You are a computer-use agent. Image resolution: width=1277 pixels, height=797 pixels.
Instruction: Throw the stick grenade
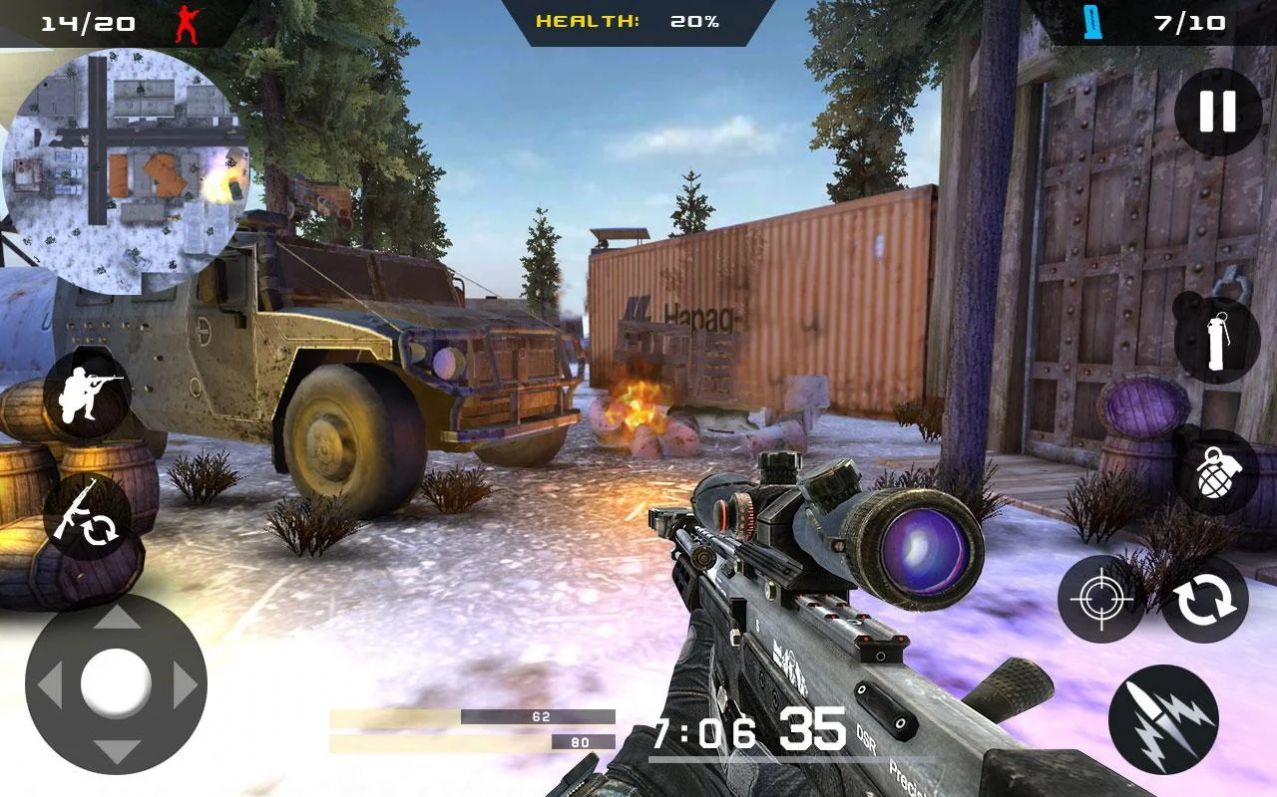pos(1216,340)
